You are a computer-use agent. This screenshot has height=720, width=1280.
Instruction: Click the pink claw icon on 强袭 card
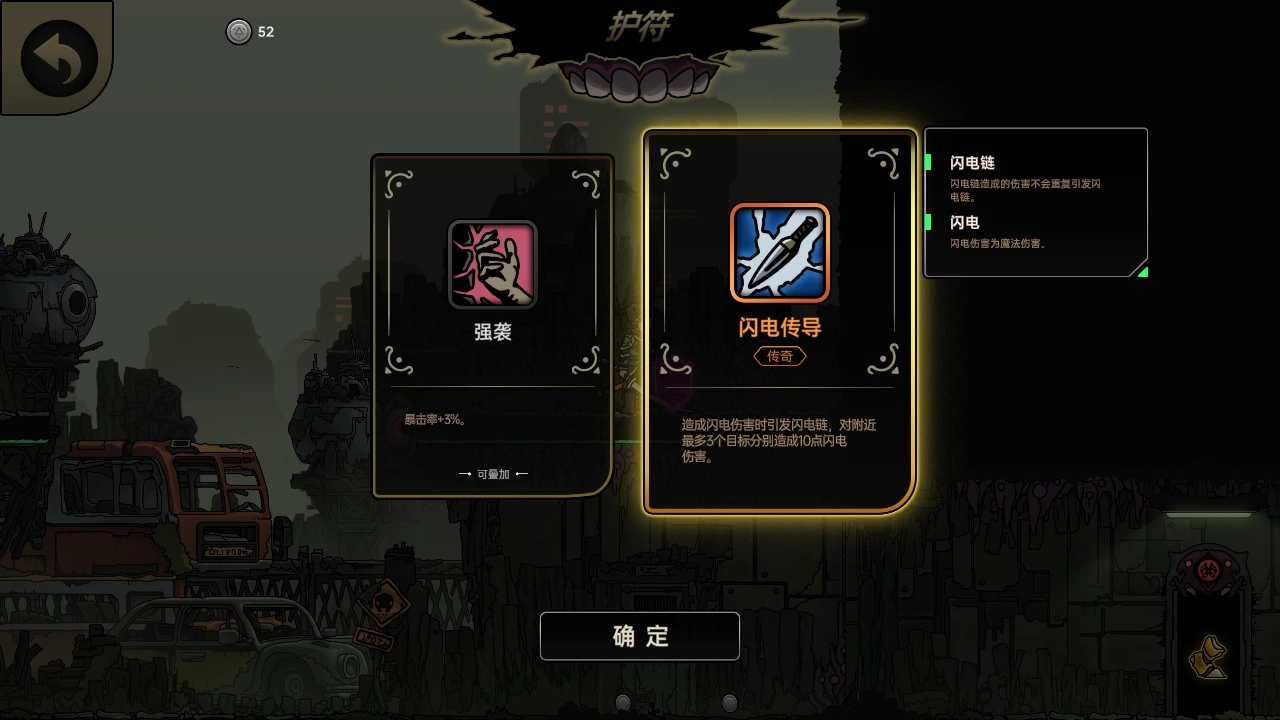pyautogui.click(x=492, y=263)
